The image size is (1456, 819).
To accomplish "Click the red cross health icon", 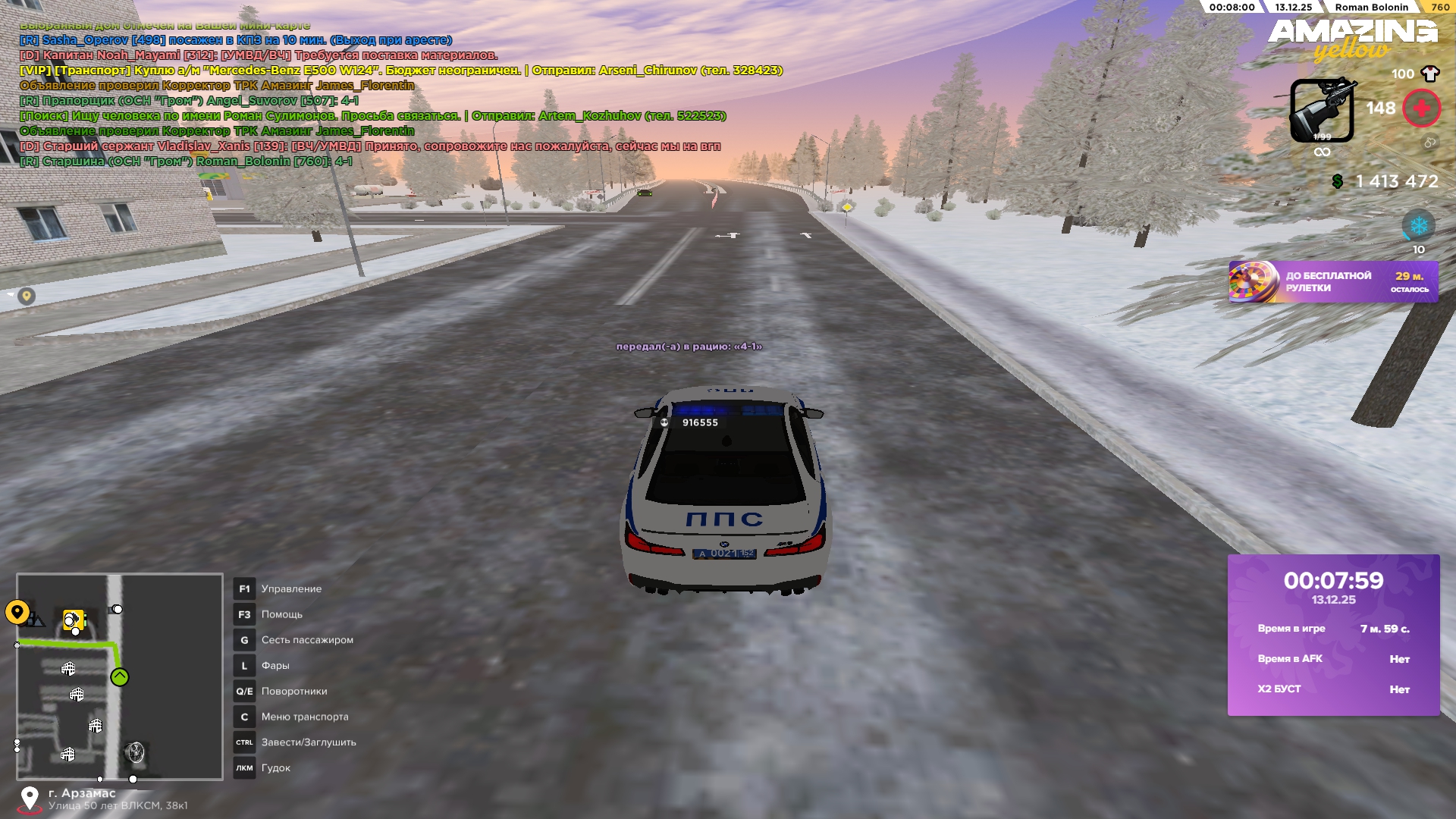I will [1421, 108].
